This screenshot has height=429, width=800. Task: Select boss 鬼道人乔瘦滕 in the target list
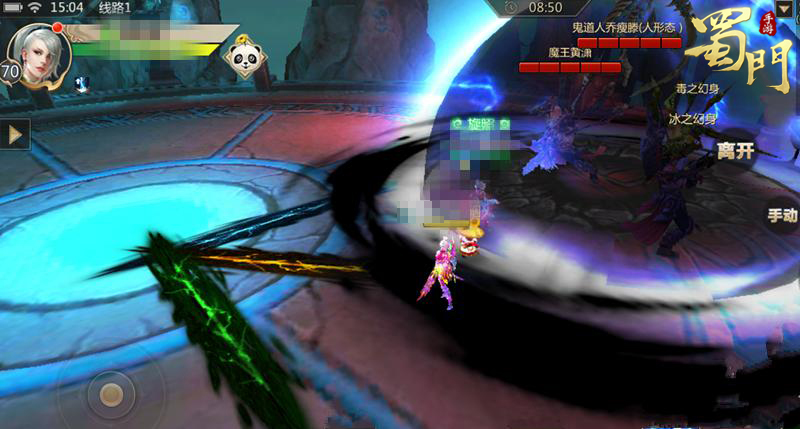coord(627,28)
